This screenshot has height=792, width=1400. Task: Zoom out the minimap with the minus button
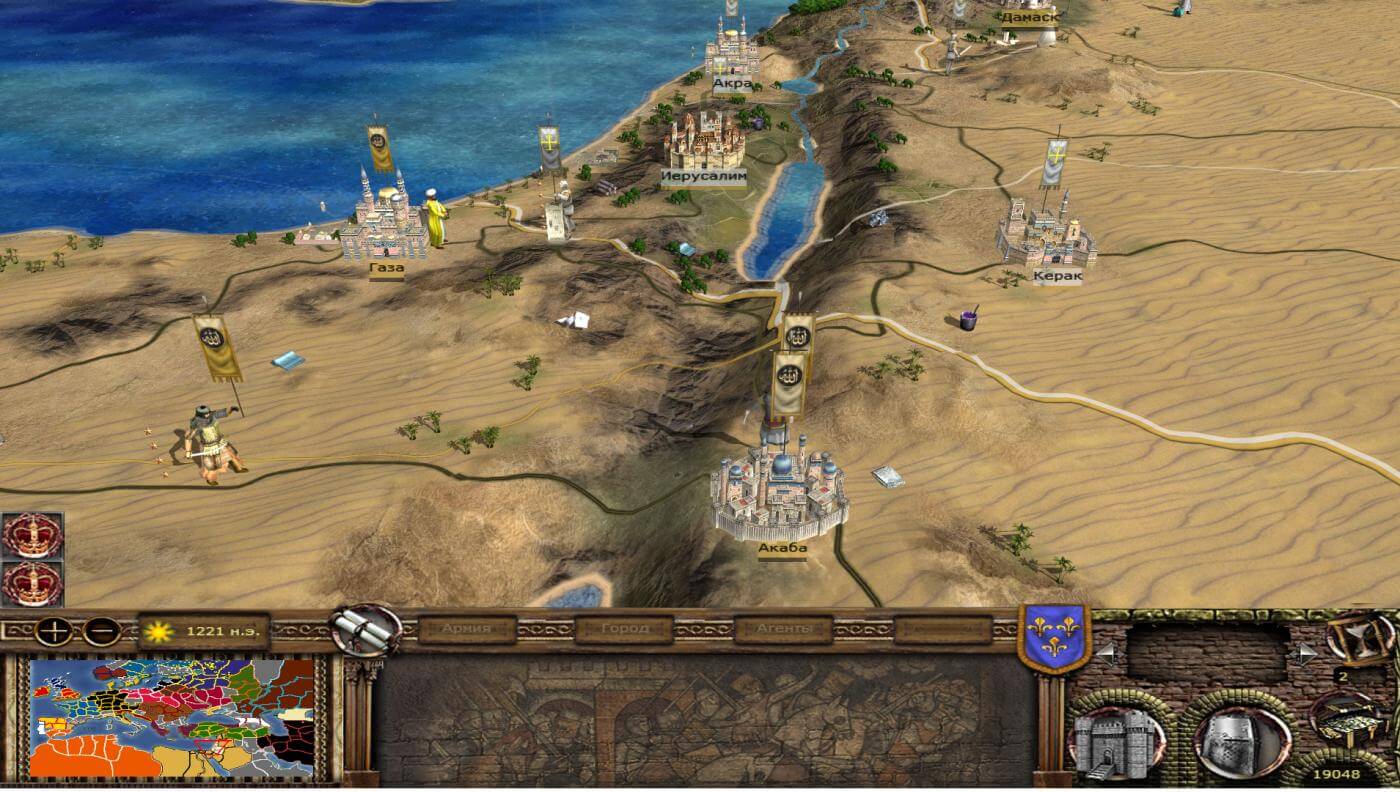coord(101,631)
